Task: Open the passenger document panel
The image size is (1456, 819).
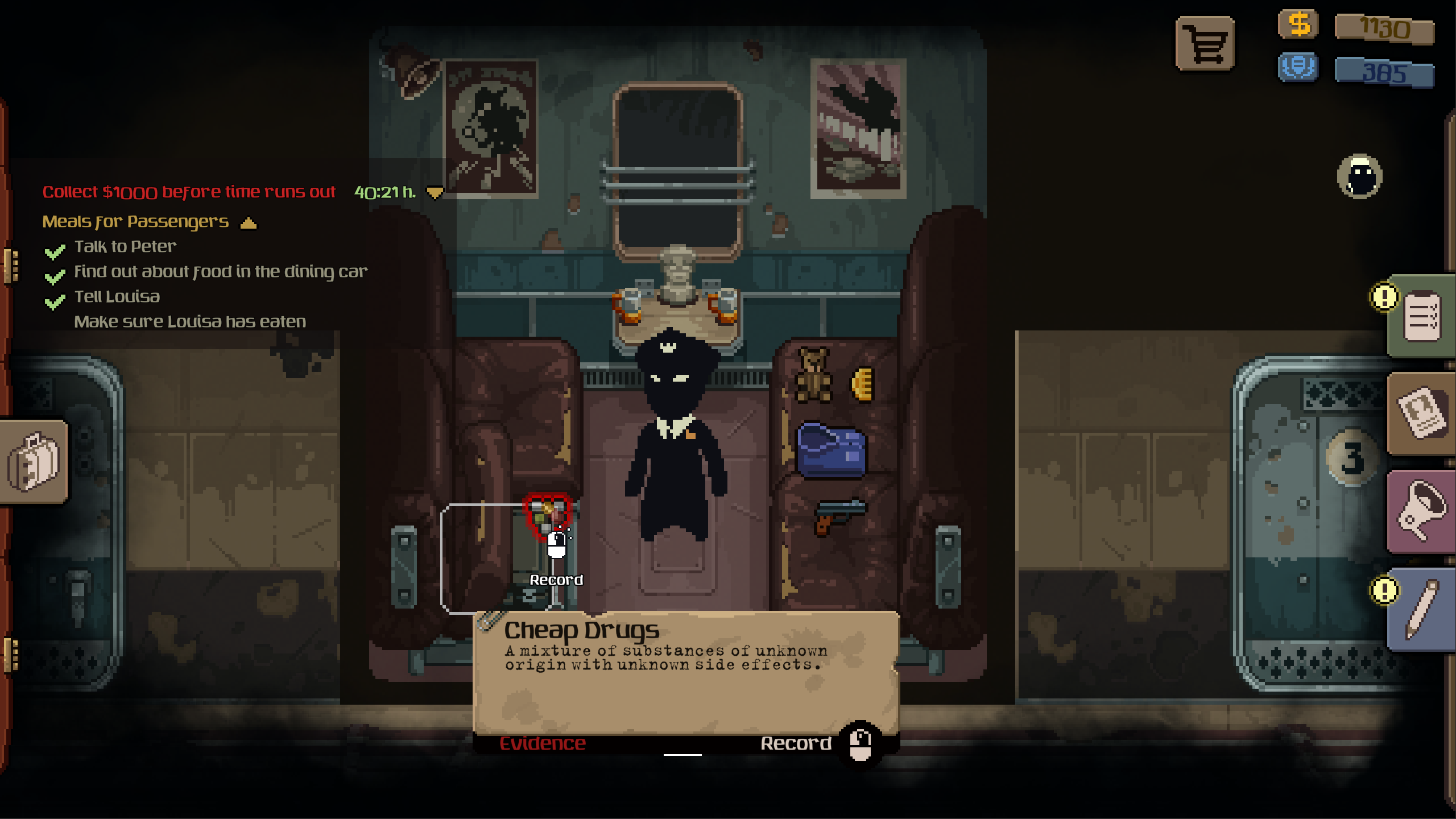Action: click(x=1421, y=413)
